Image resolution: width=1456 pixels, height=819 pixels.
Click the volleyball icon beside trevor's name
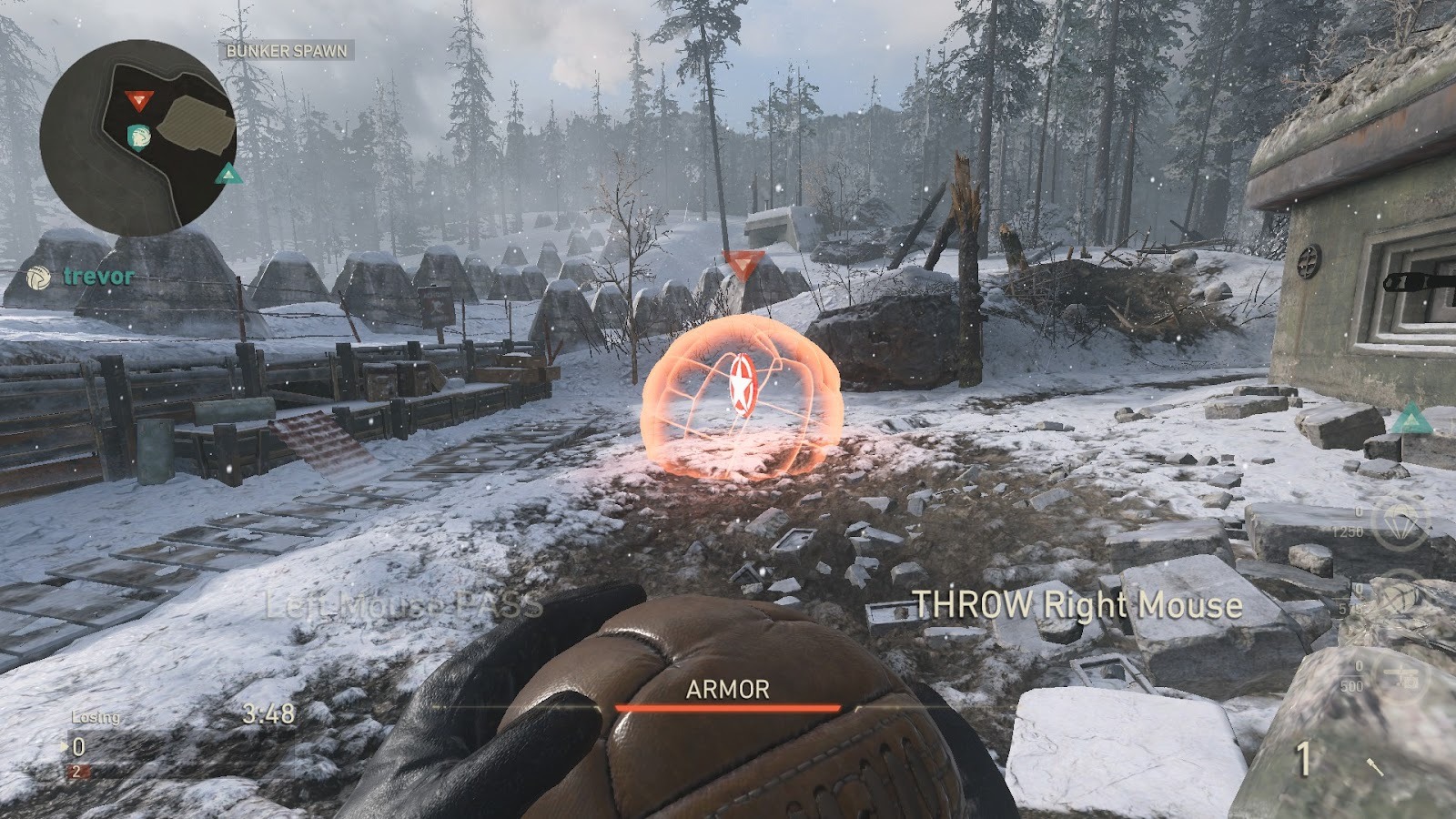pos(39,278)
